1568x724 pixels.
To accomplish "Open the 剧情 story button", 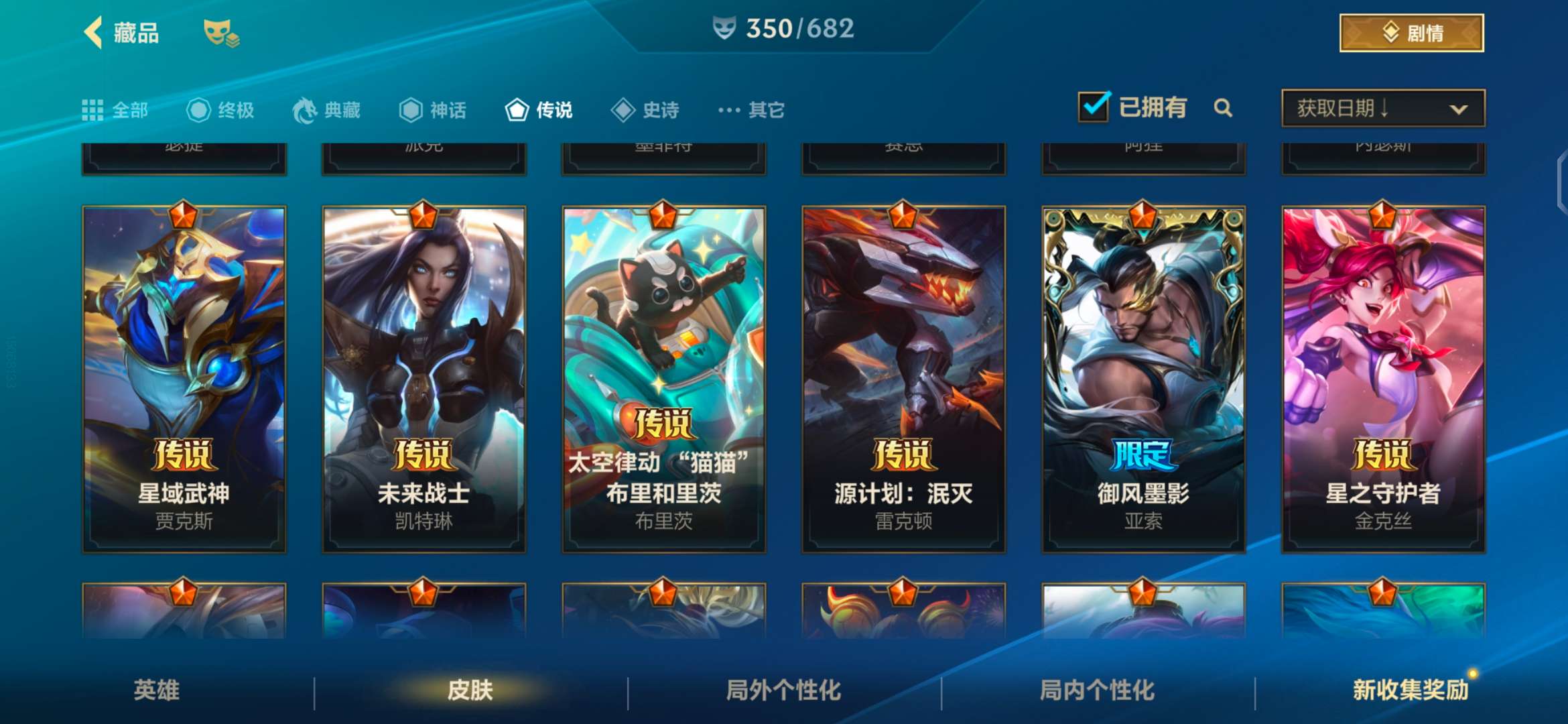I will point(1411,33).
